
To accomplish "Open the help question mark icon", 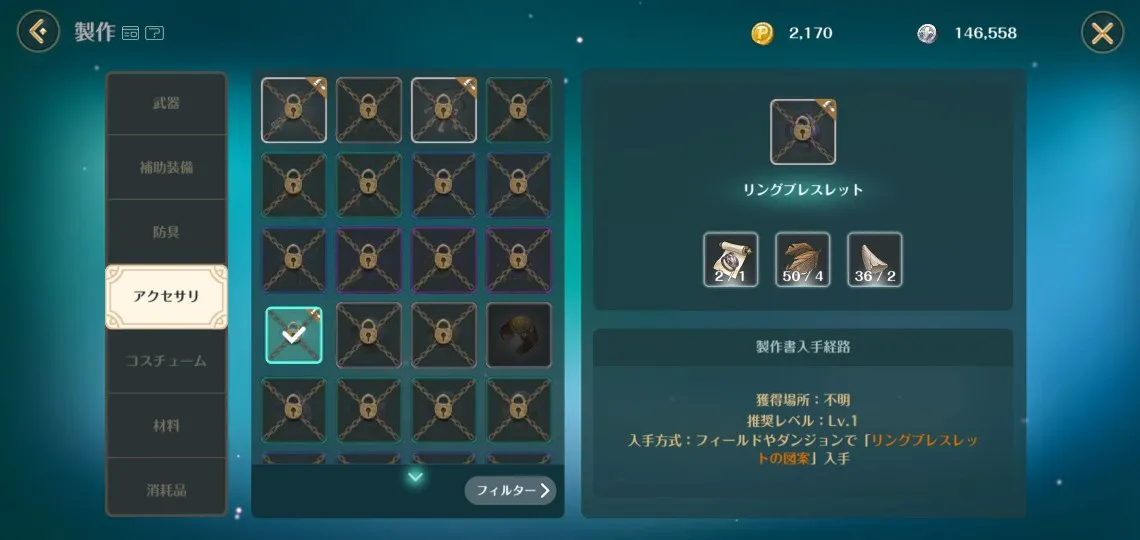I will click(x=154, y=33).
